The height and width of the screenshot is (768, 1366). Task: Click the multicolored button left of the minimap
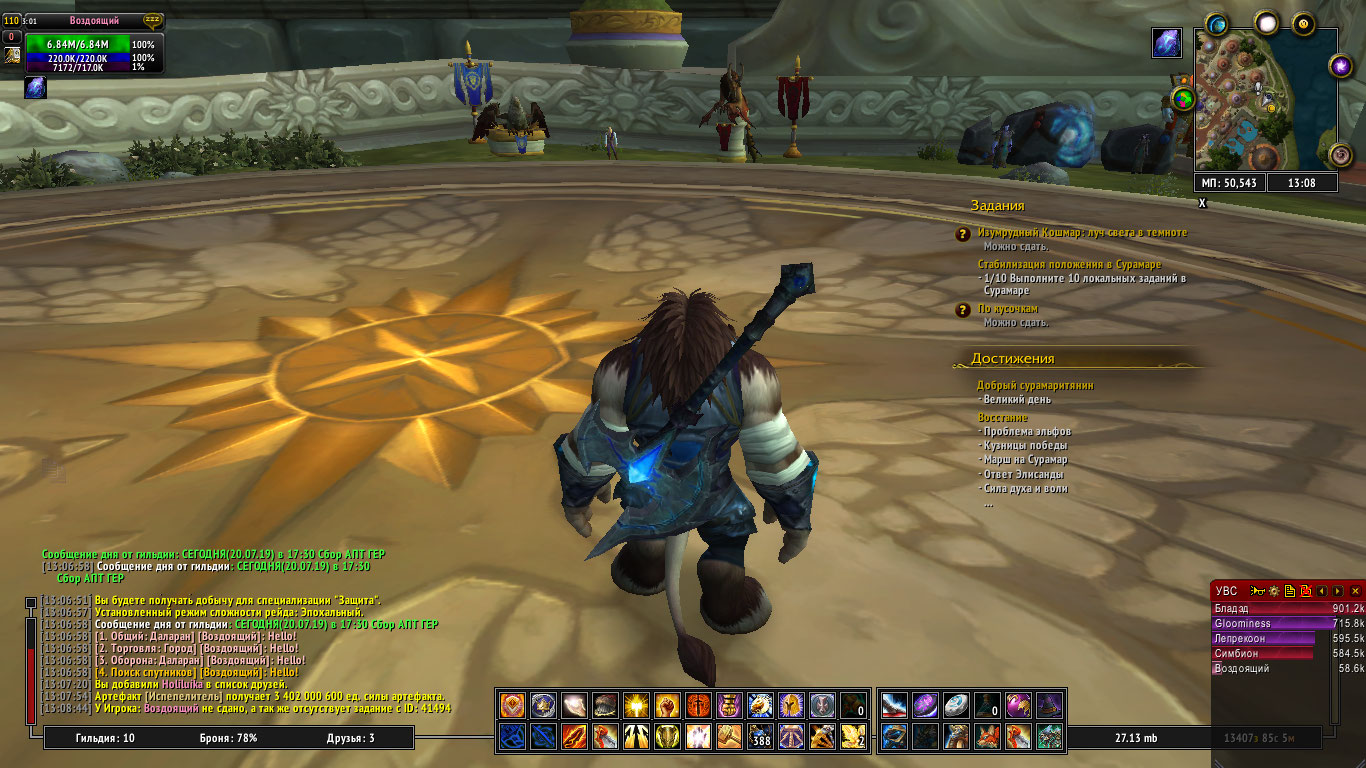[x=1183, y=98]
